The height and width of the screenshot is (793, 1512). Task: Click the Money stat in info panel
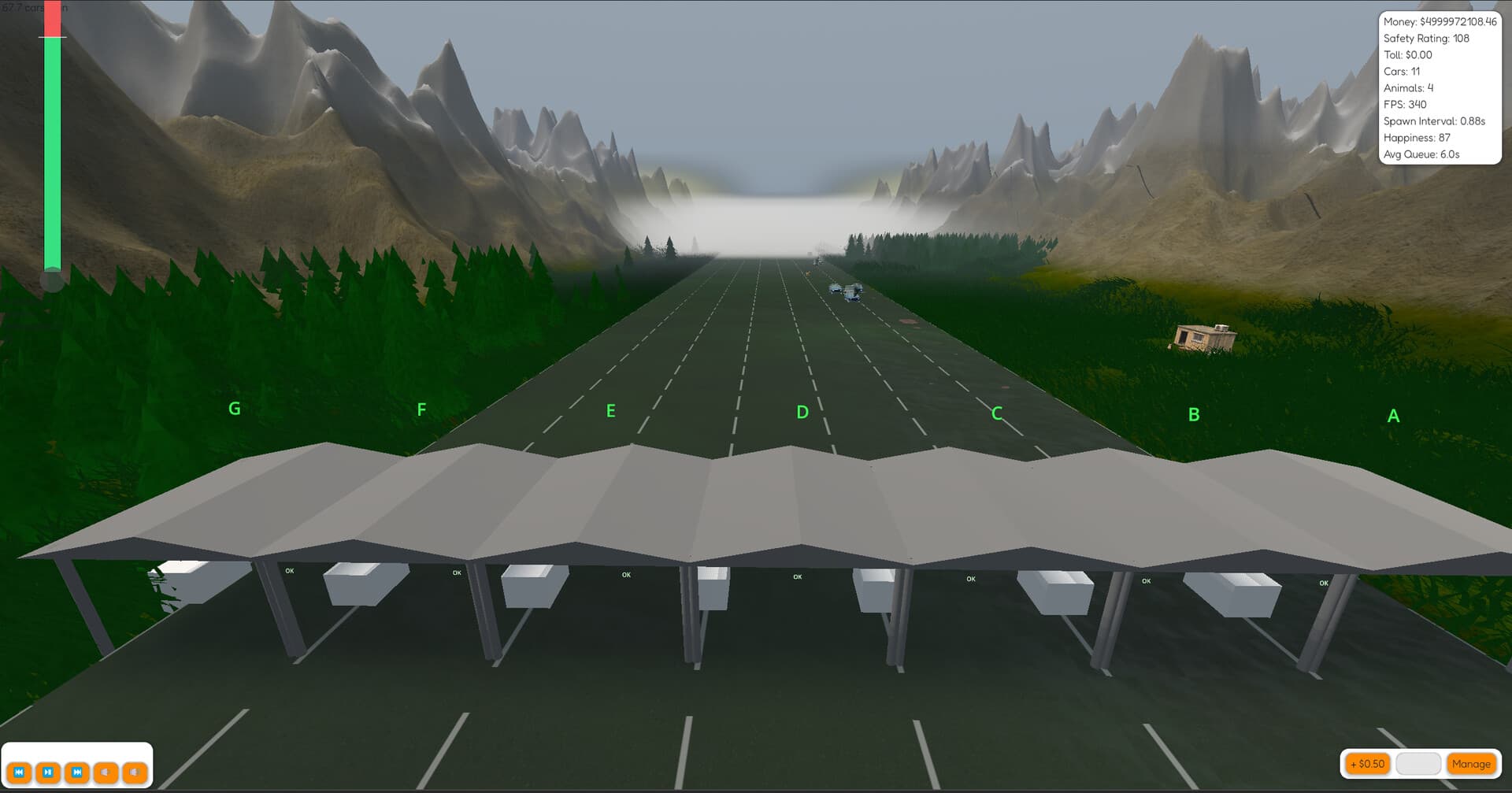pos(1440,22)
